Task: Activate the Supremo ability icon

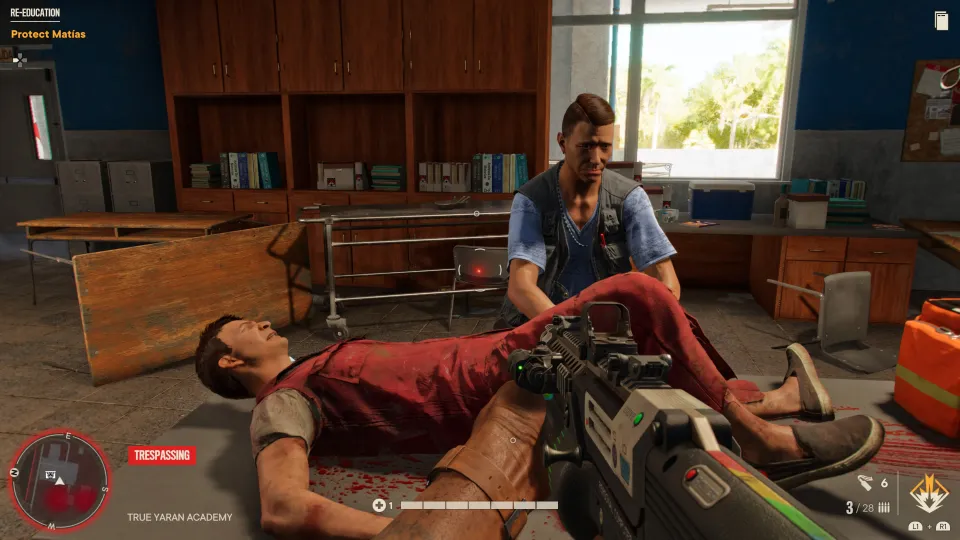Action: (929, 494)
